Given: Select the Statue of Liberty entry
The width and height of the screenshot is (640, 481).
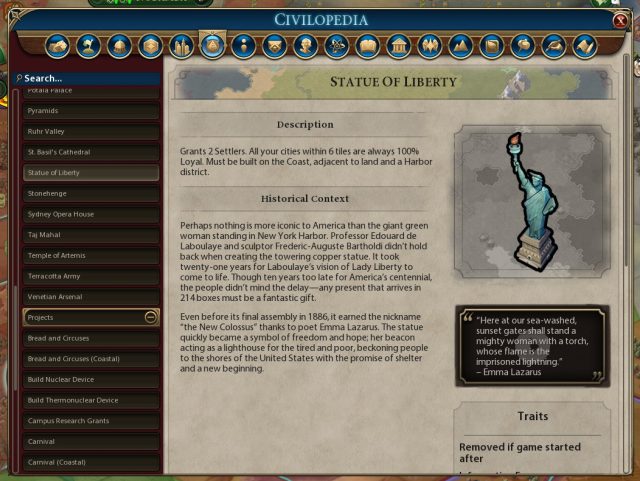Looking at the screenshot, I should click(x=91, y=172).
